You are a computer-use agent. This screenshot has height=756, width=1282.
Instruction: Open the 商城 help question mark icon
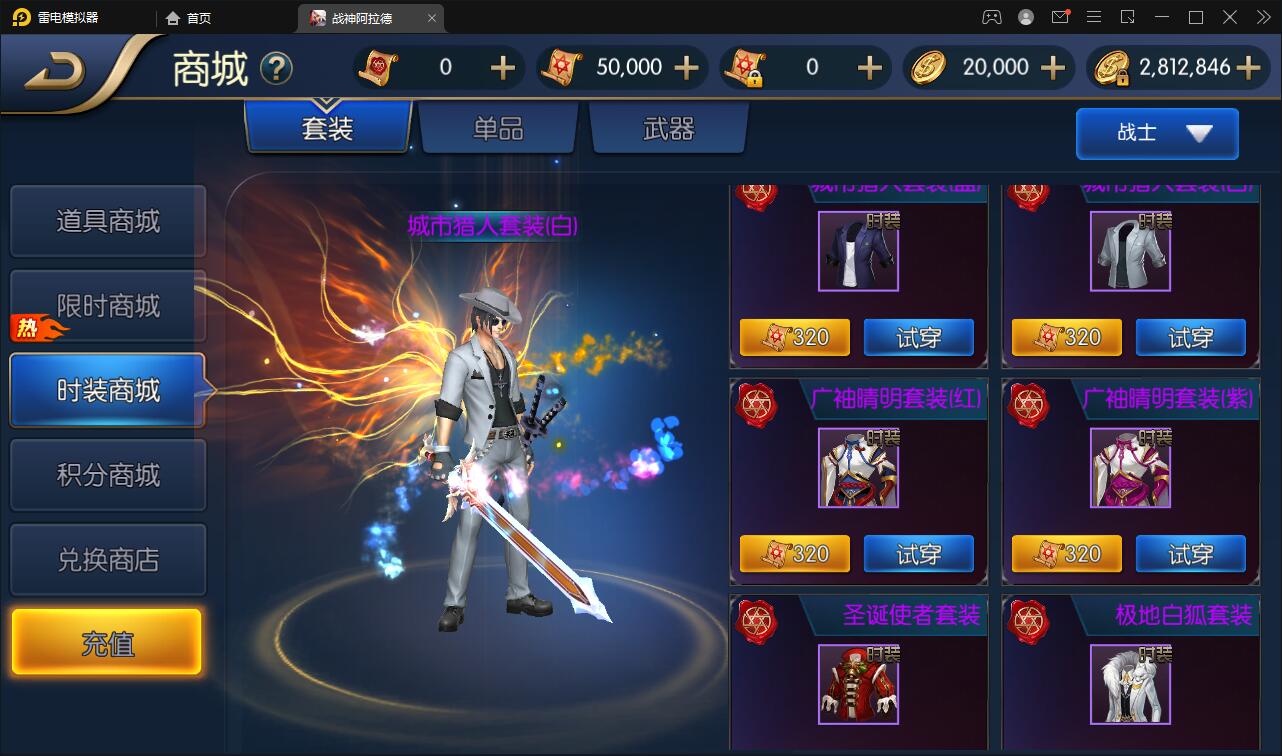pos(279,66)
